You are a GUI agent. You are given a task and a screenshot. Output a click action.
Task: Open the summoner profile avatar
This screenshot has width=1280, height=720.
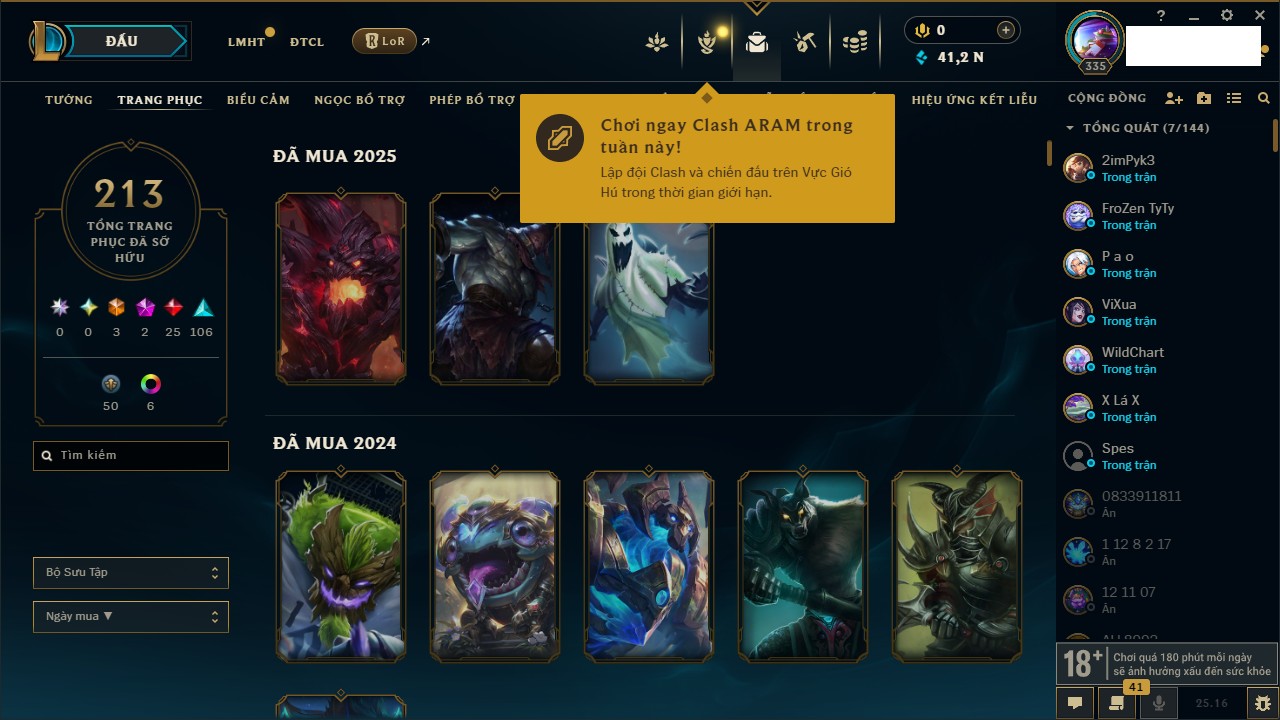(x=1095, y=39)
